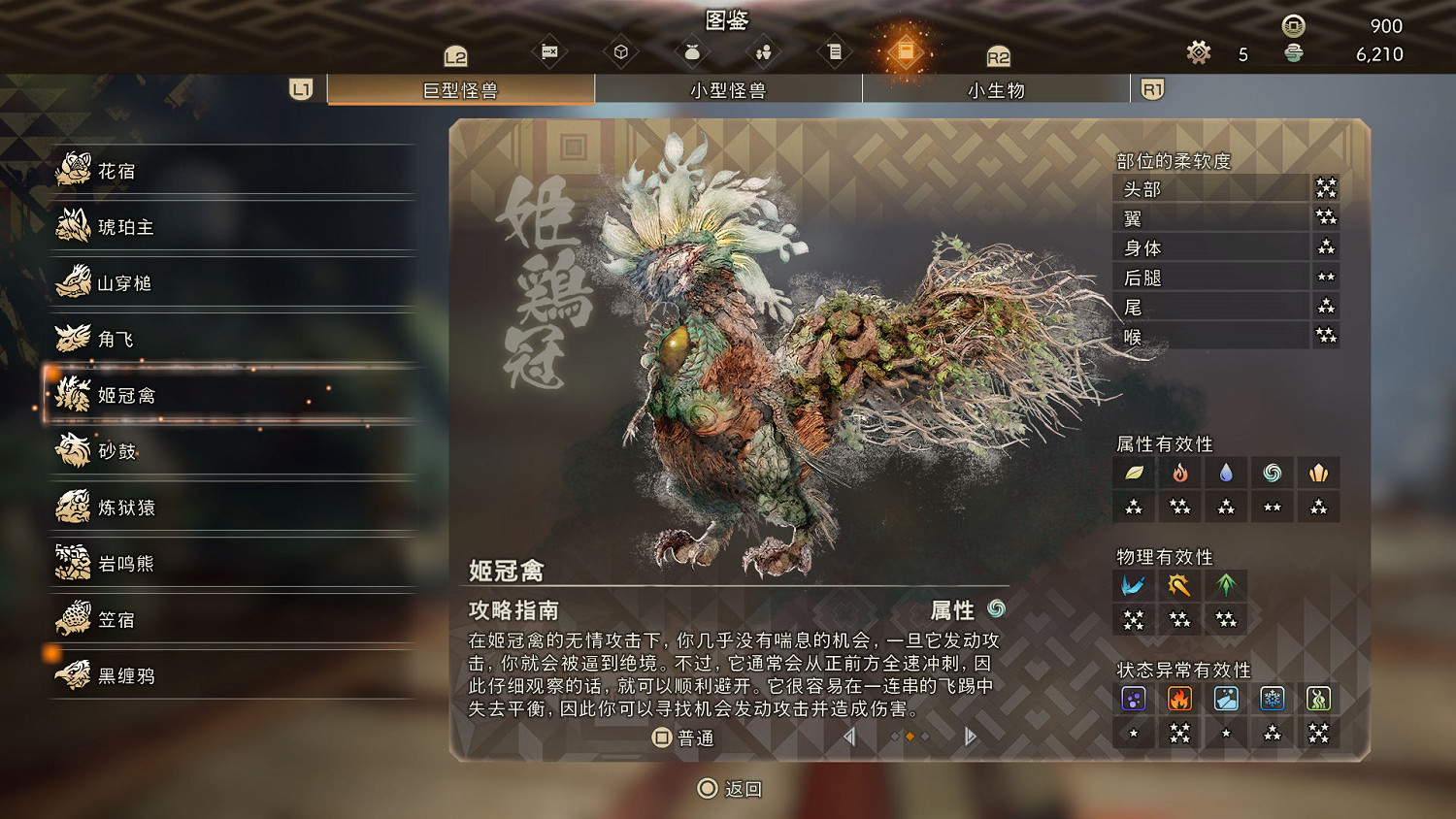Select the item pouch icon on top bar
This screenshot has width=1456, height=819.
click(x=692, y=50)
